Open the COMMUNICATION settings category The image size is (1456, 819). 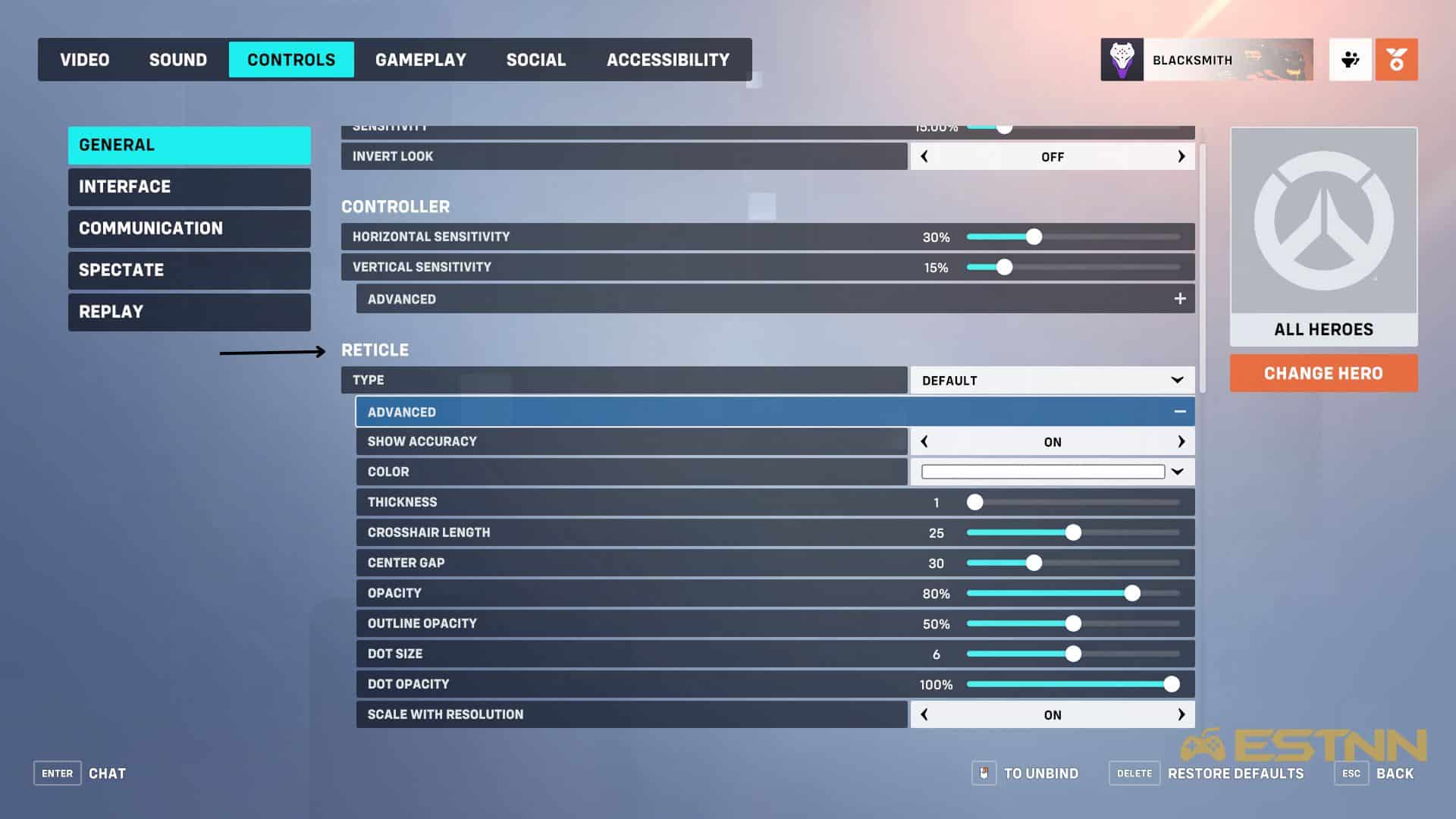(188, 228)
